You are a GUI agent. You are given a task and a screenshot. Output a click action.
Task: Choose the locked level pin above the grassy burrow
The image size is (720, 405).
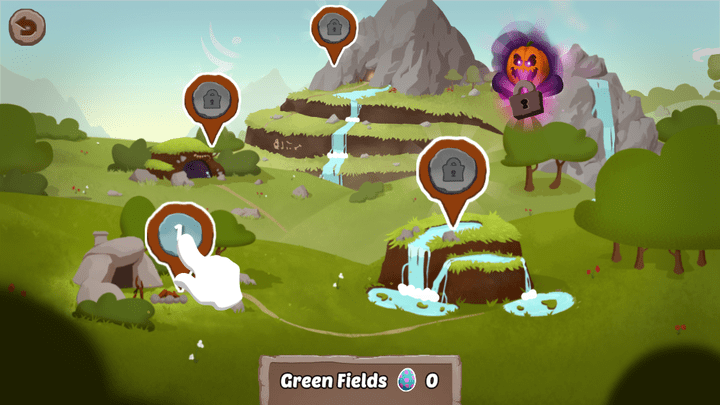click(x=211, y=100)
